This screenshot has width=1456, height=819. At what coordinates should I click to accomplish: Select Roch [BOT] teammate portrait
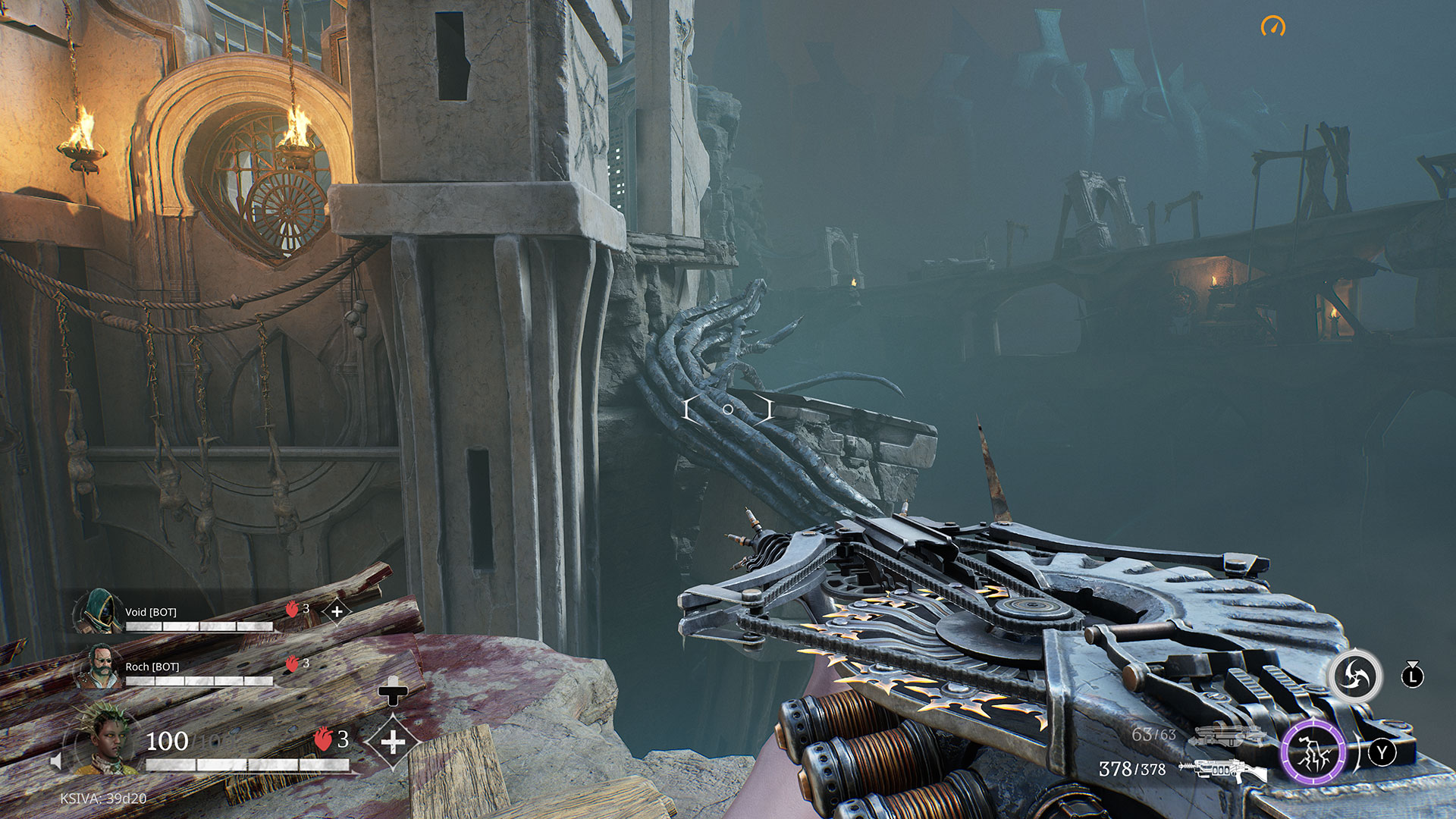(99, 666)
